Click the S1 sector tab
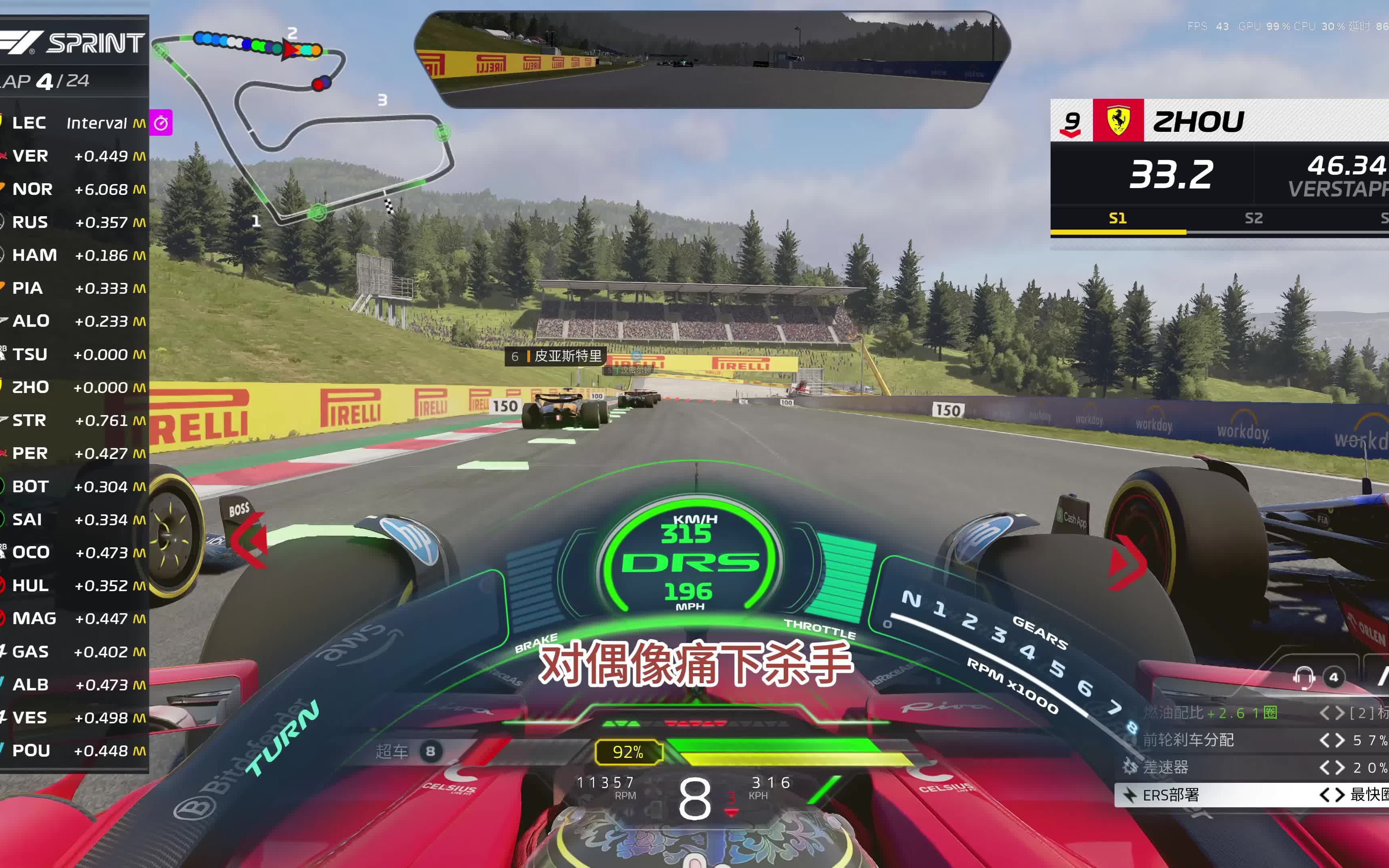Screen dimensions: 1389x868 click(x=1118, y=218)
